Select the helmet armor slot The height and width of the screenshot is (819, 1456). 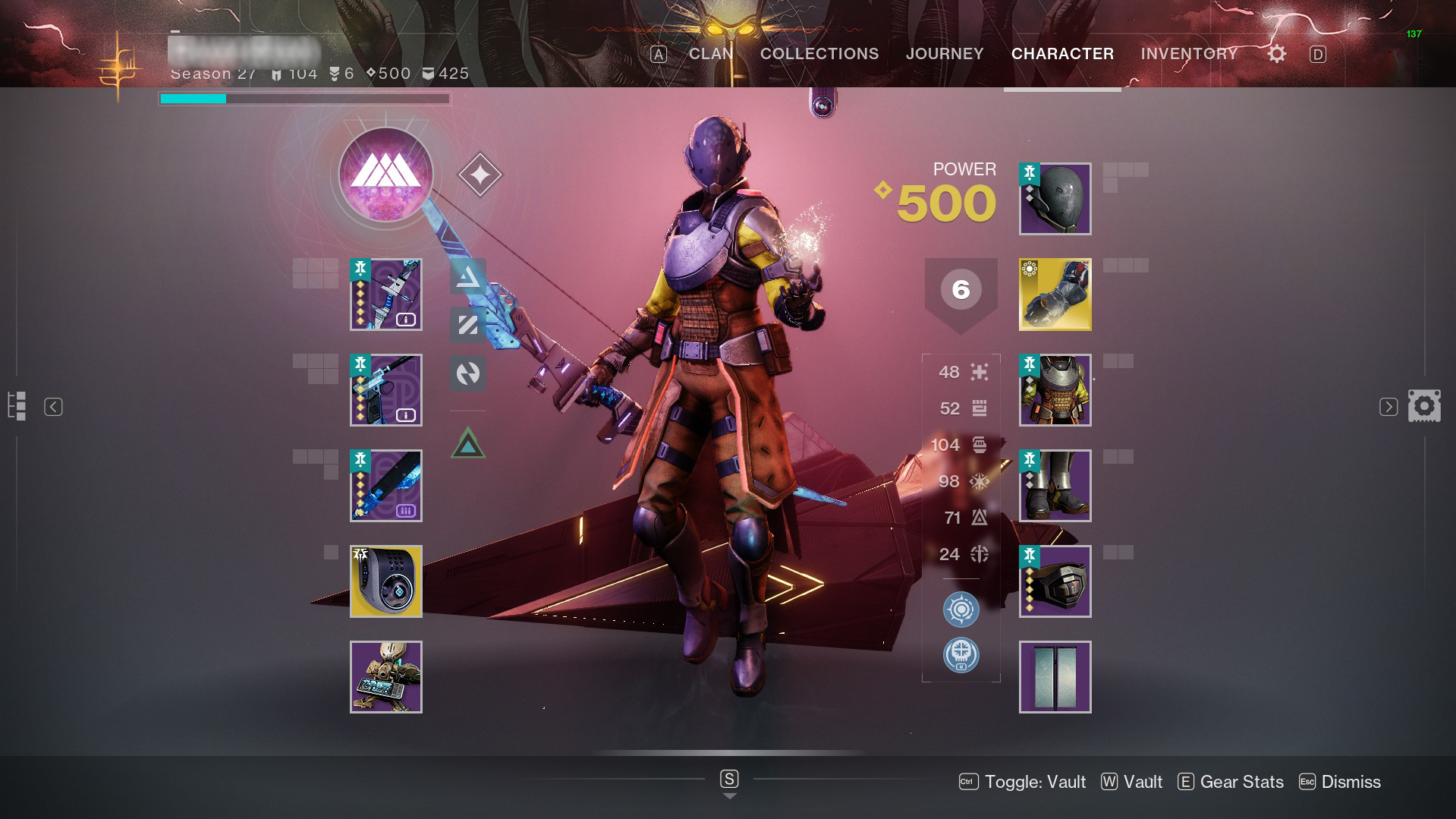(1055, 199)
